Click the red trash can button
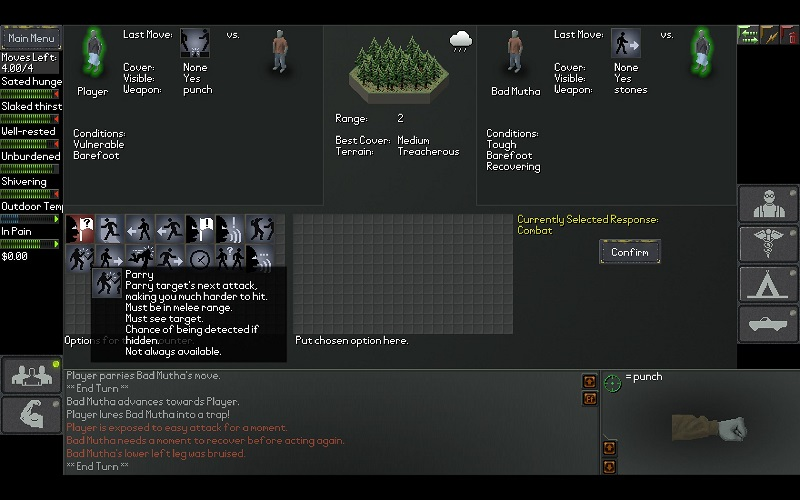 789,35
